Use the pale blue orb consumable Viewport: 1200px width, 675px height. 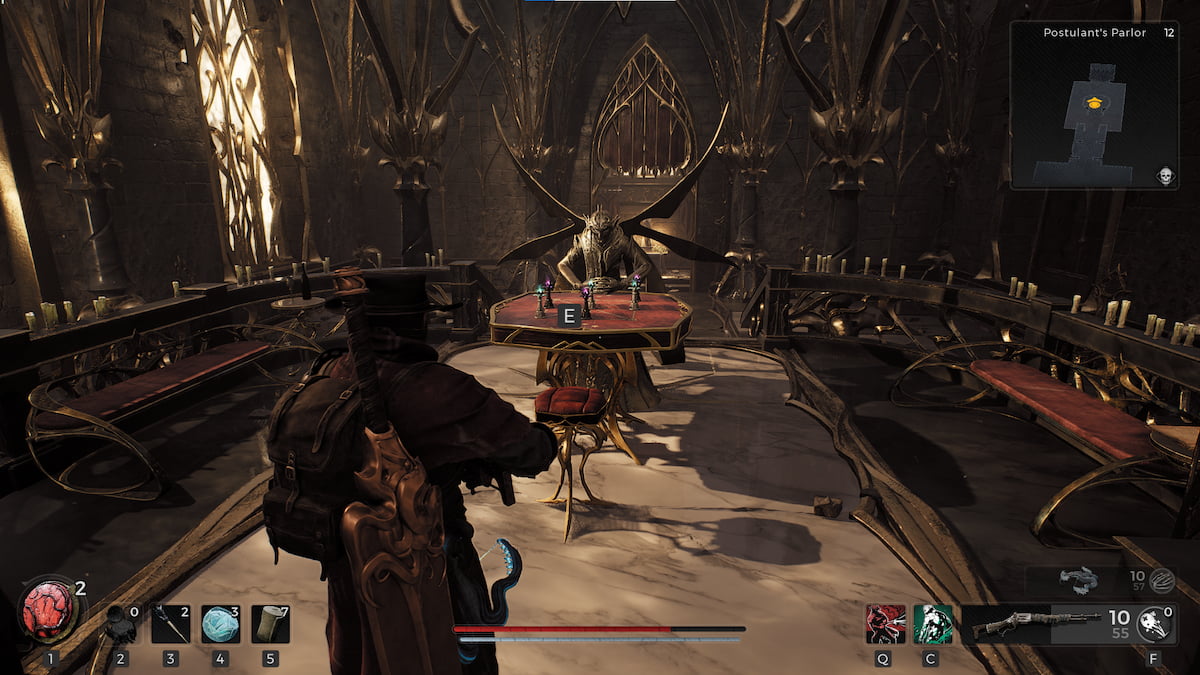click(220, 623)
